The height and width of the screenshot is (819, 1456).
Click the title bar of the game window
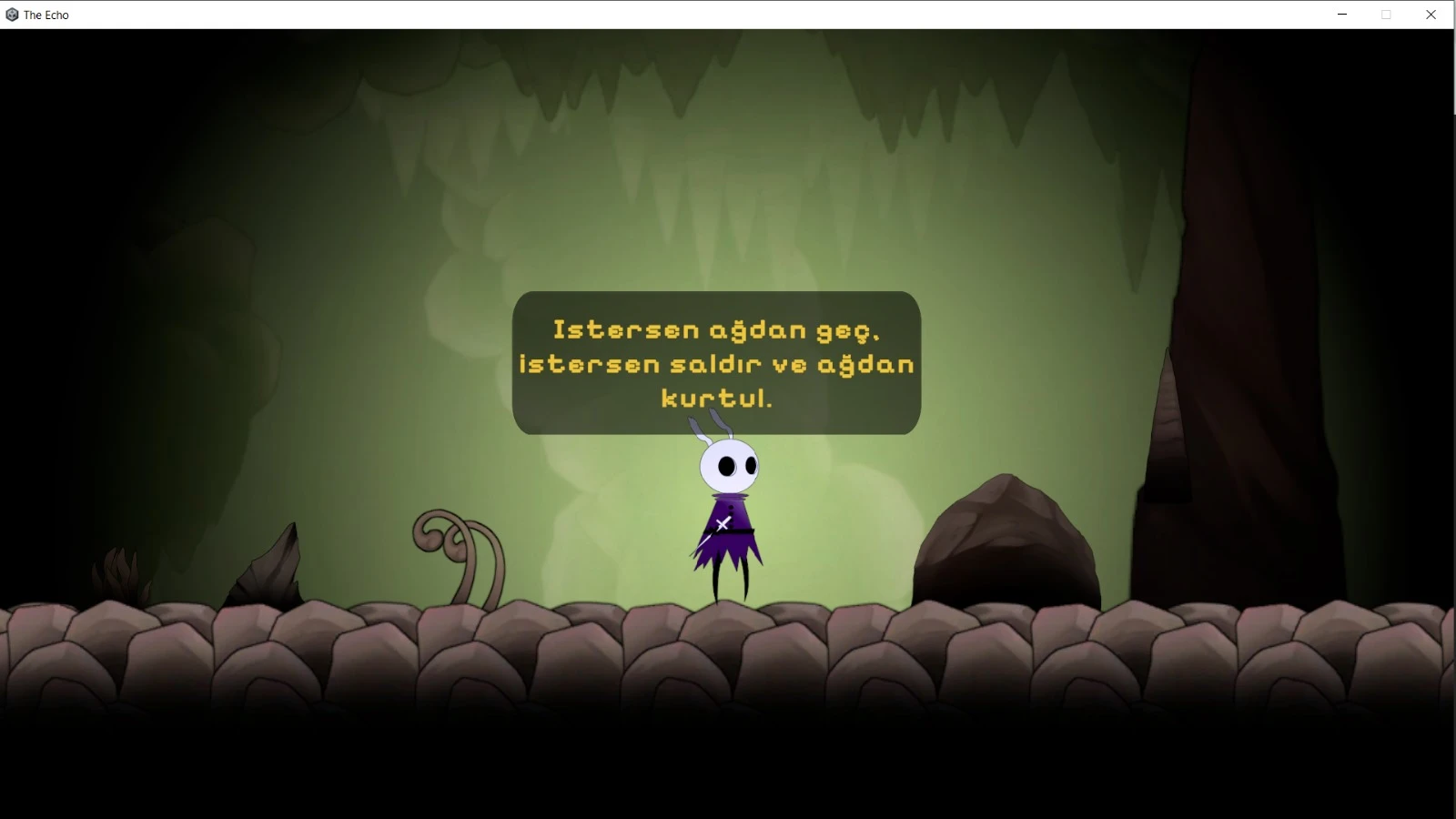[637, 15]
